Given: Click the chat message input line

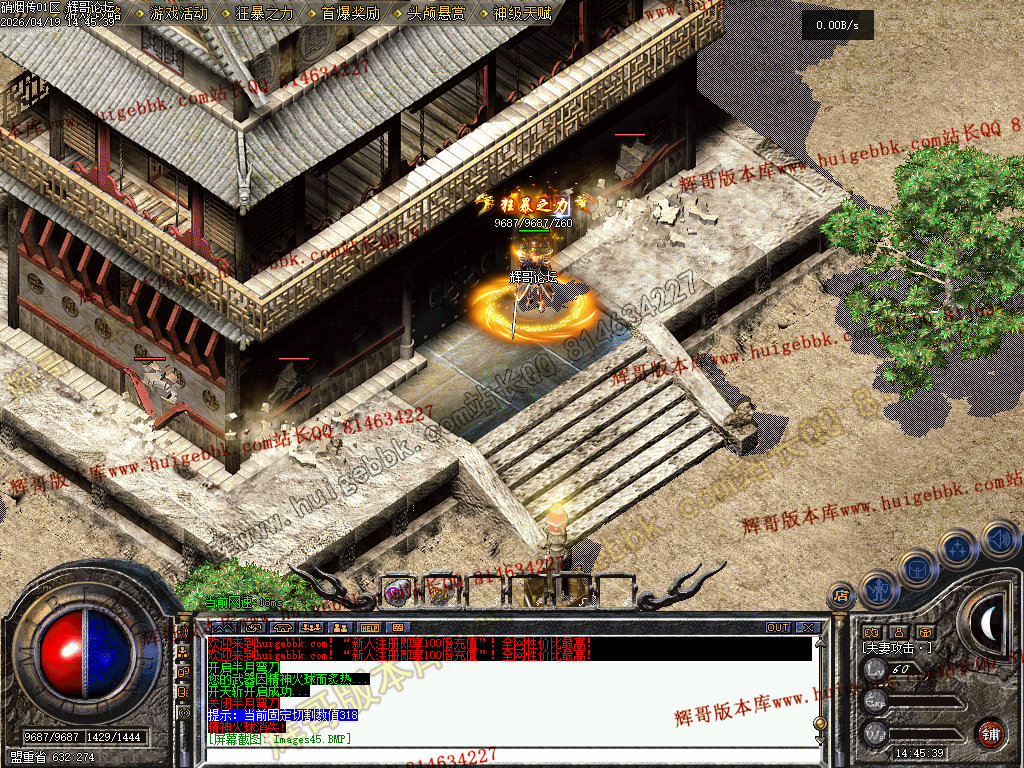Looking at the screenshot, I should coord(500,753).
